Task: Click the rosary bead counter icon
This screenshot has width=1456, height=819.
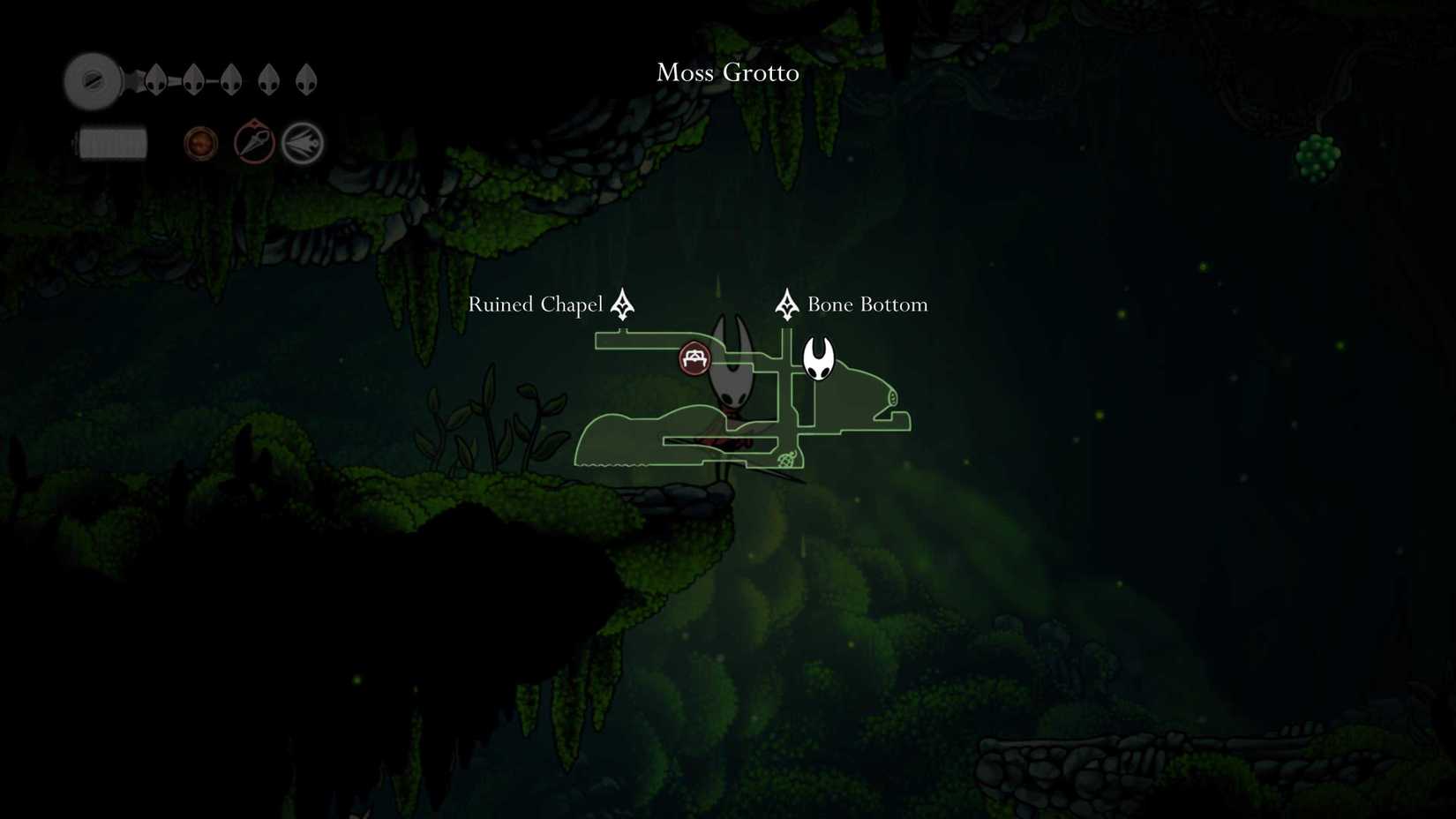Action: 199,142
